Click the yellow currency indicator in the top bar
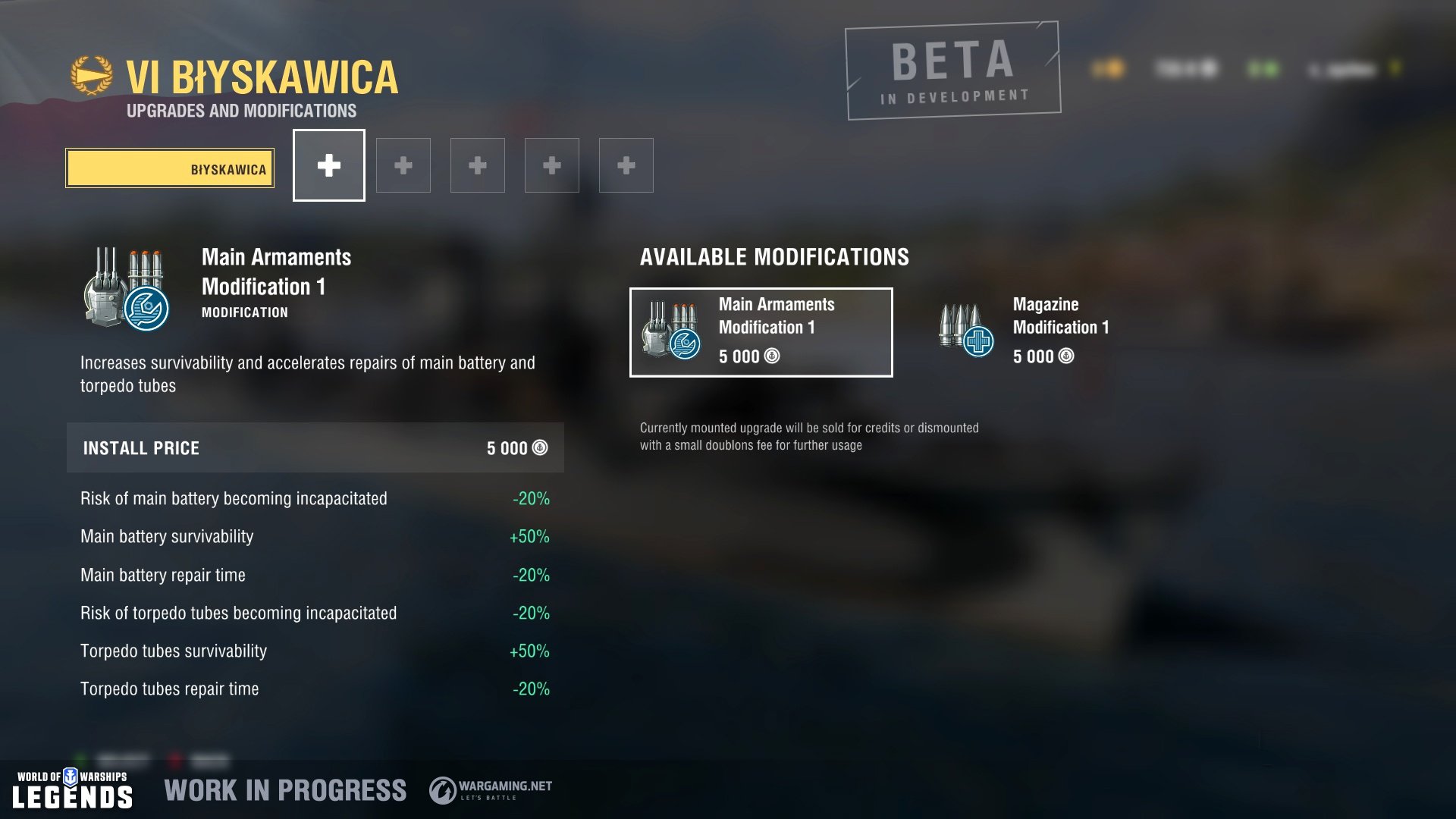This screenshot has width=1456, height=819. (1108, 68)
